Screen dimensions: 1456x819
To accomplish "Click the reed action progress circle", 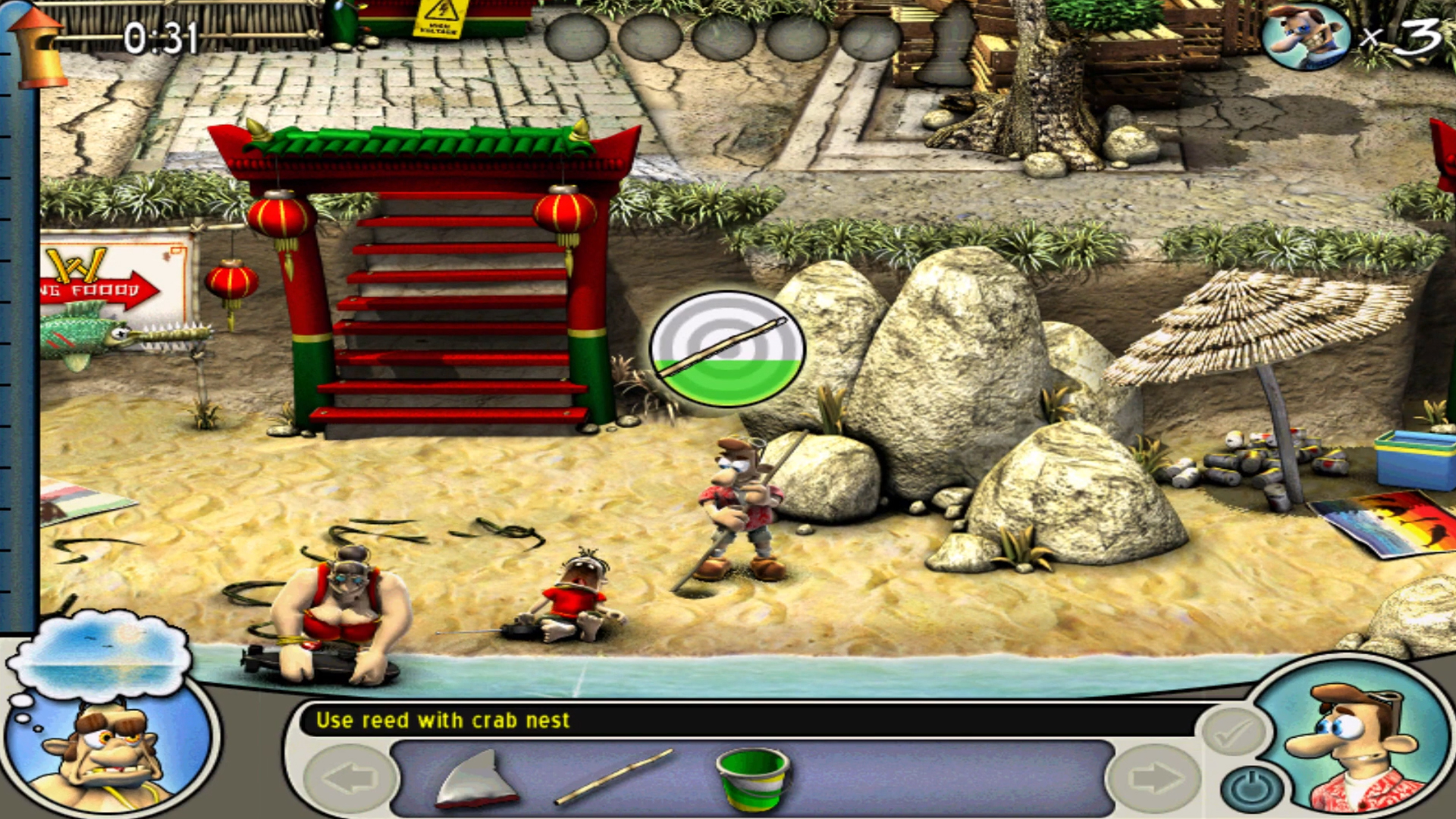I will click(x=727, y=349).
